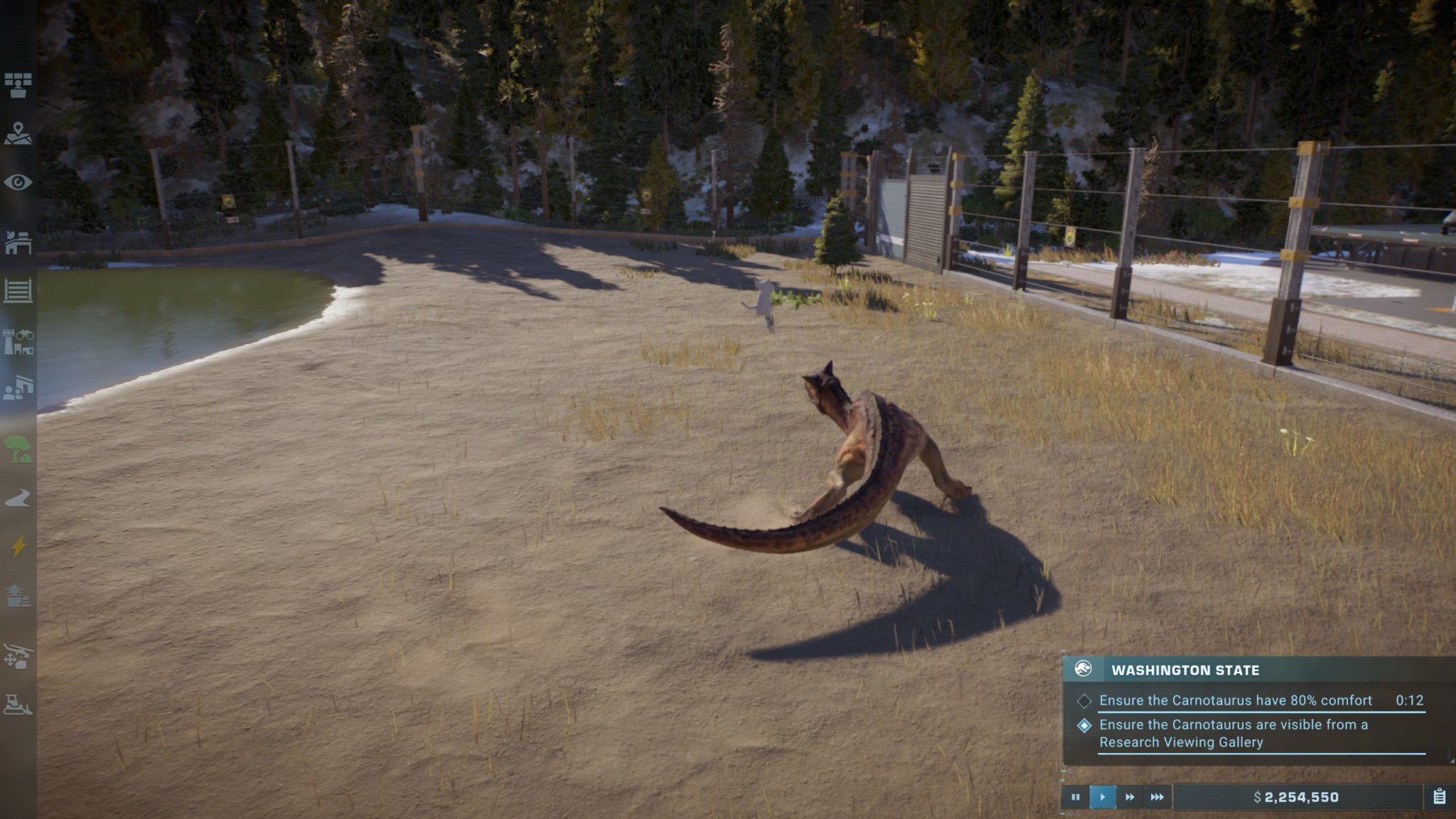Select the fence enclosures build menu
Viewport: 1456px width, 819px height.
tap(18, 291)
